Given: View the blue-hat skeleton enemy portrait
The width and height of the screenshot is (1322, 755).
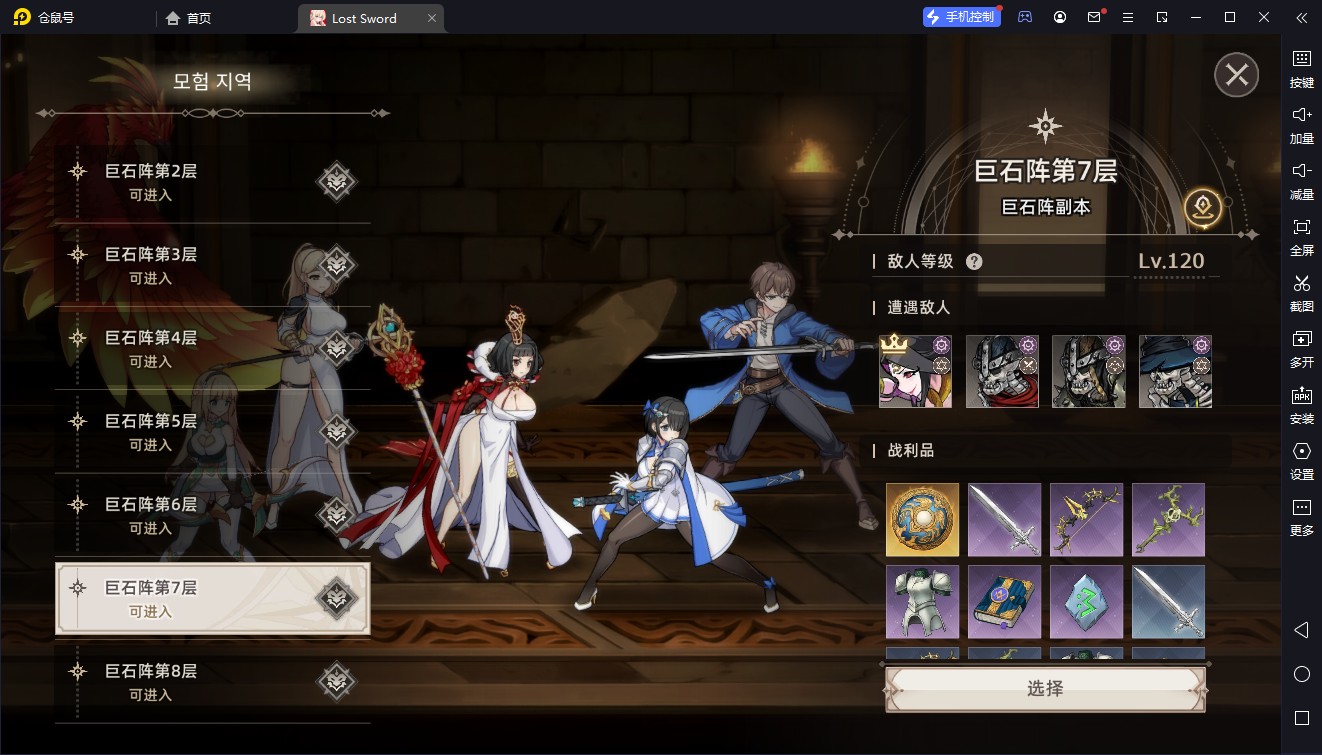Looking at the screenshot, I should coord(1175,371).
